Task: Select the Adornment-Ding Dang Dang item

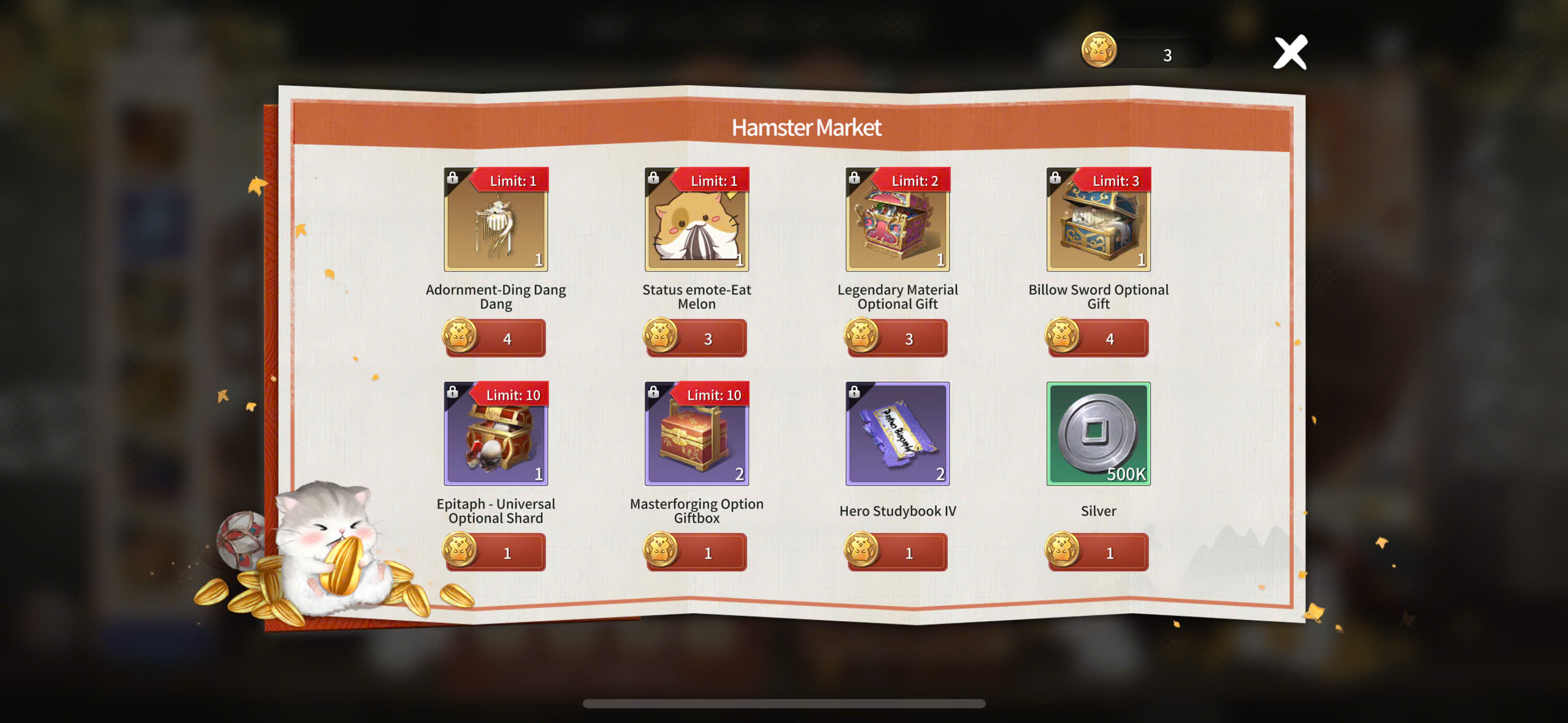Action: [x=496, y=220]
